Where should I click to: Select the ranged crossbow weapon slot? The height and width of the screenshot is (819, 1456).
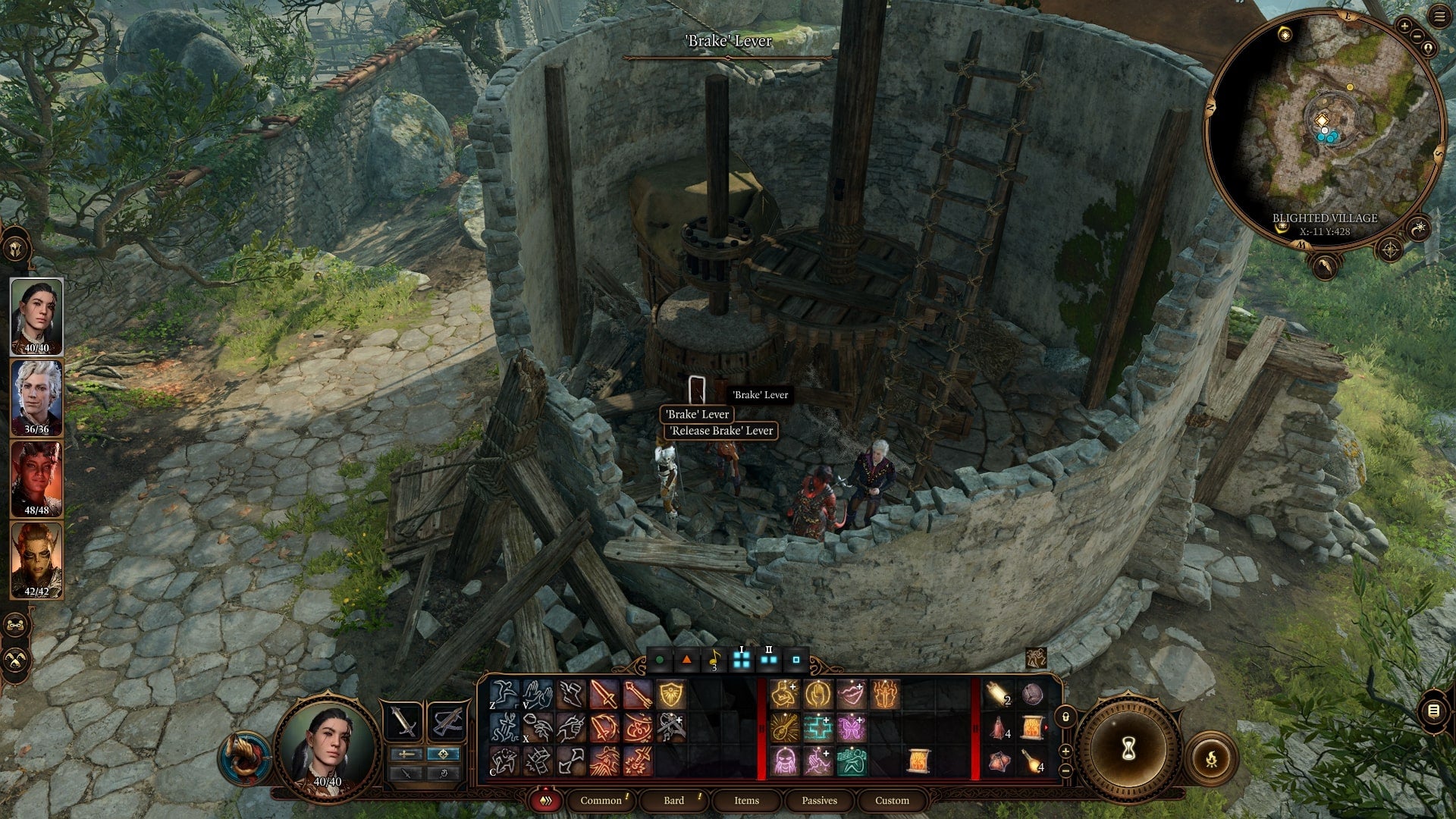(447, 721)
